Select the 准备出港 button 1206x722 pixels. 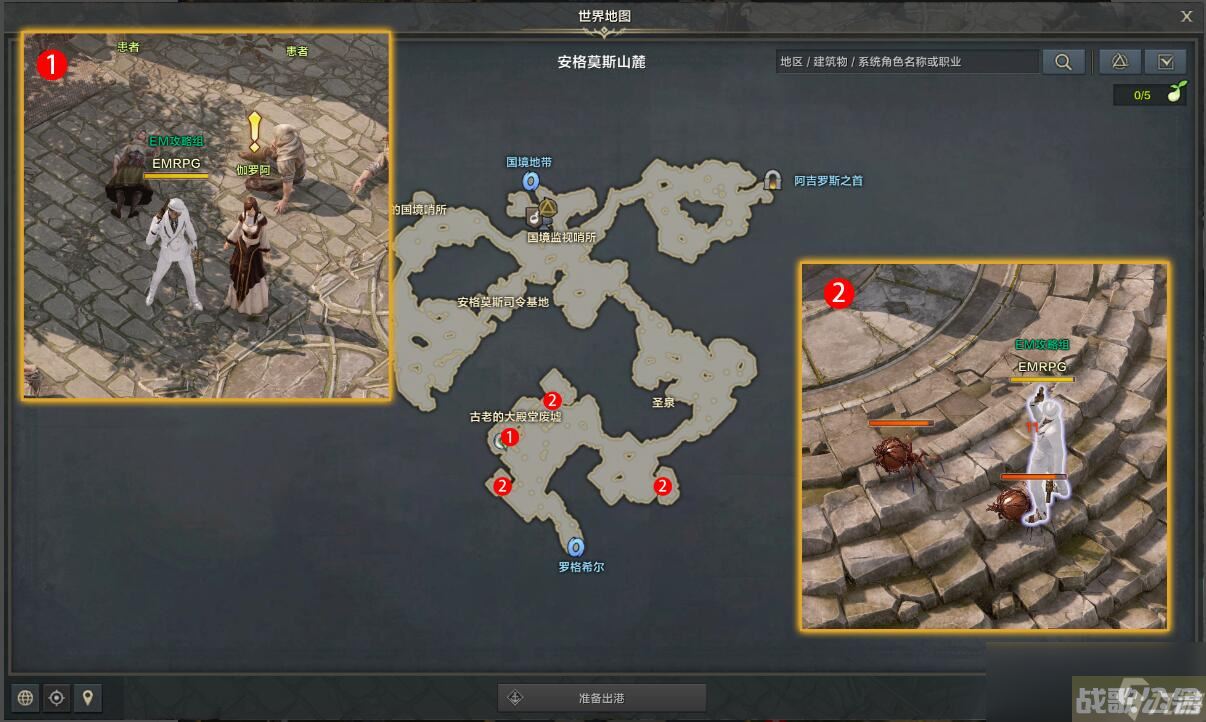(602, 697)
